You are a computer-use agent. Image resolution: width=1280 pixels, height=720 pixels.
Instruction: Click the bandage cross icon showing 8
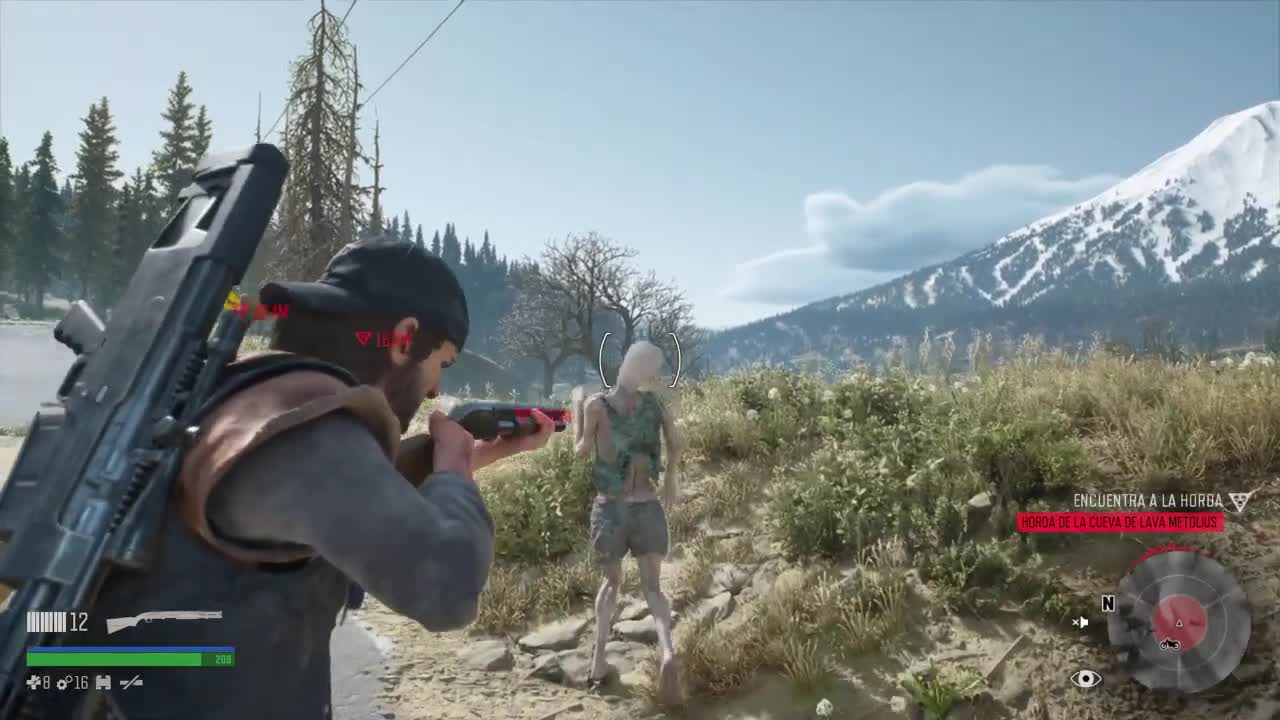(36, 683)
